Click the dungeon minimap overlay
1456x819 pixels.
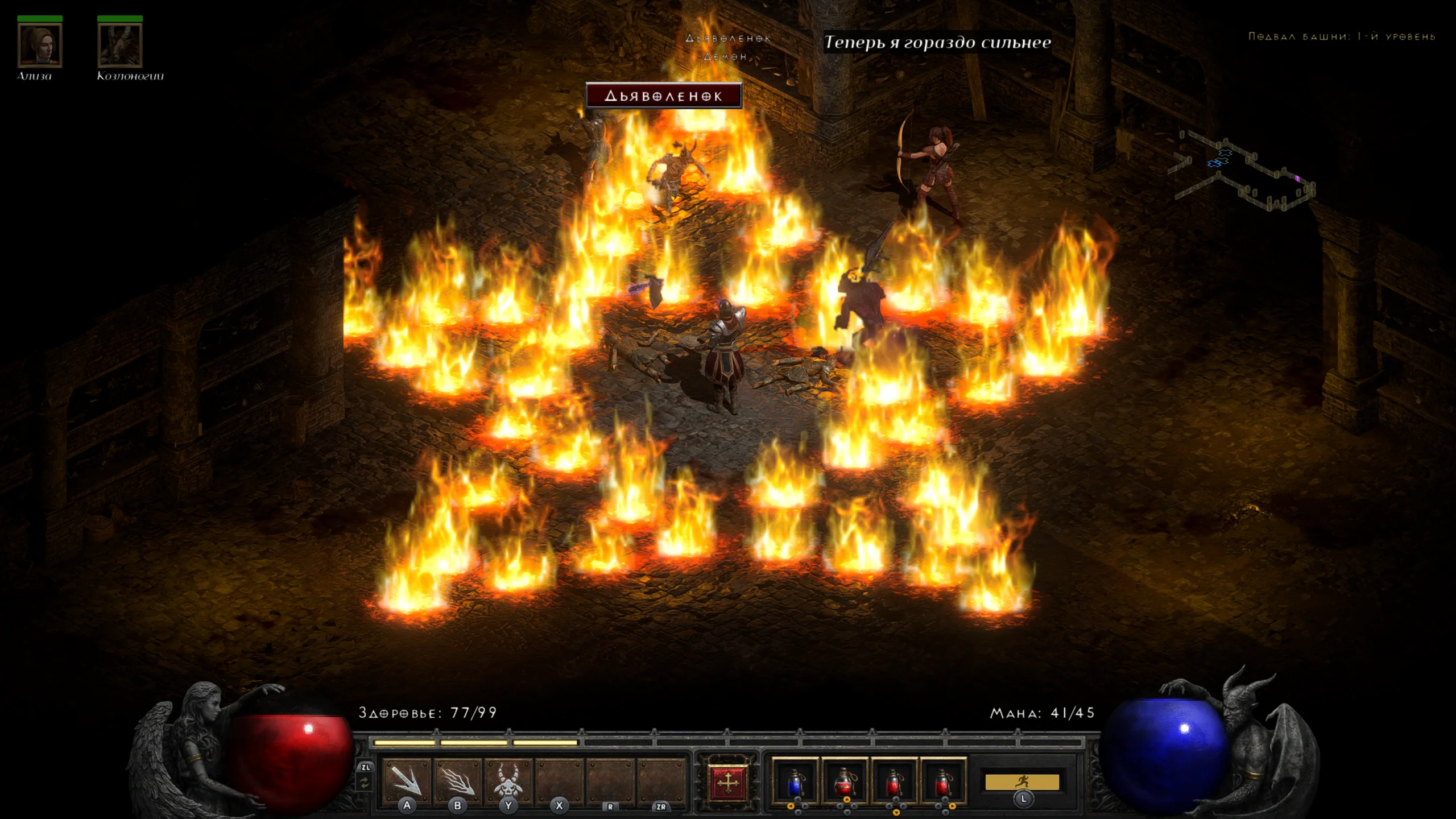pyautogui.click(x=1246, y=171)
